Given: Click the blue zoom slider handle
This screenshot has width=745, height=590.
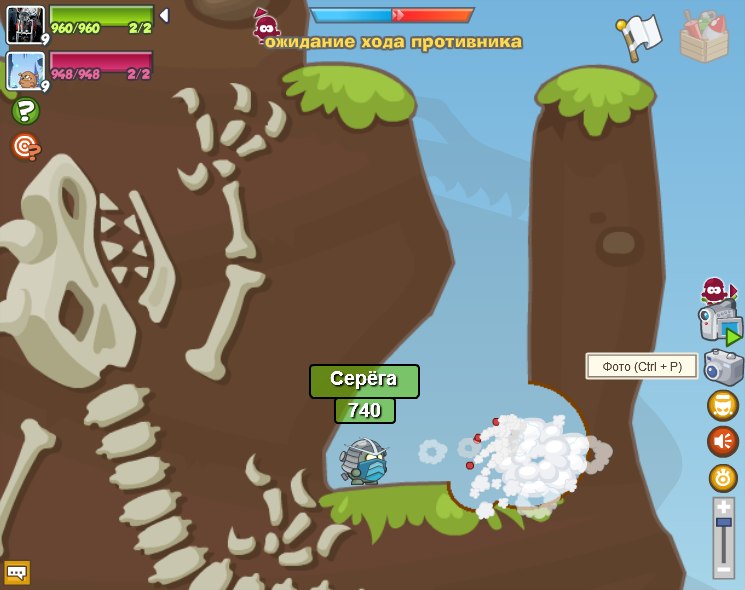Looking at the screenshot, I should pyautogui.click(x=723, y=523).
